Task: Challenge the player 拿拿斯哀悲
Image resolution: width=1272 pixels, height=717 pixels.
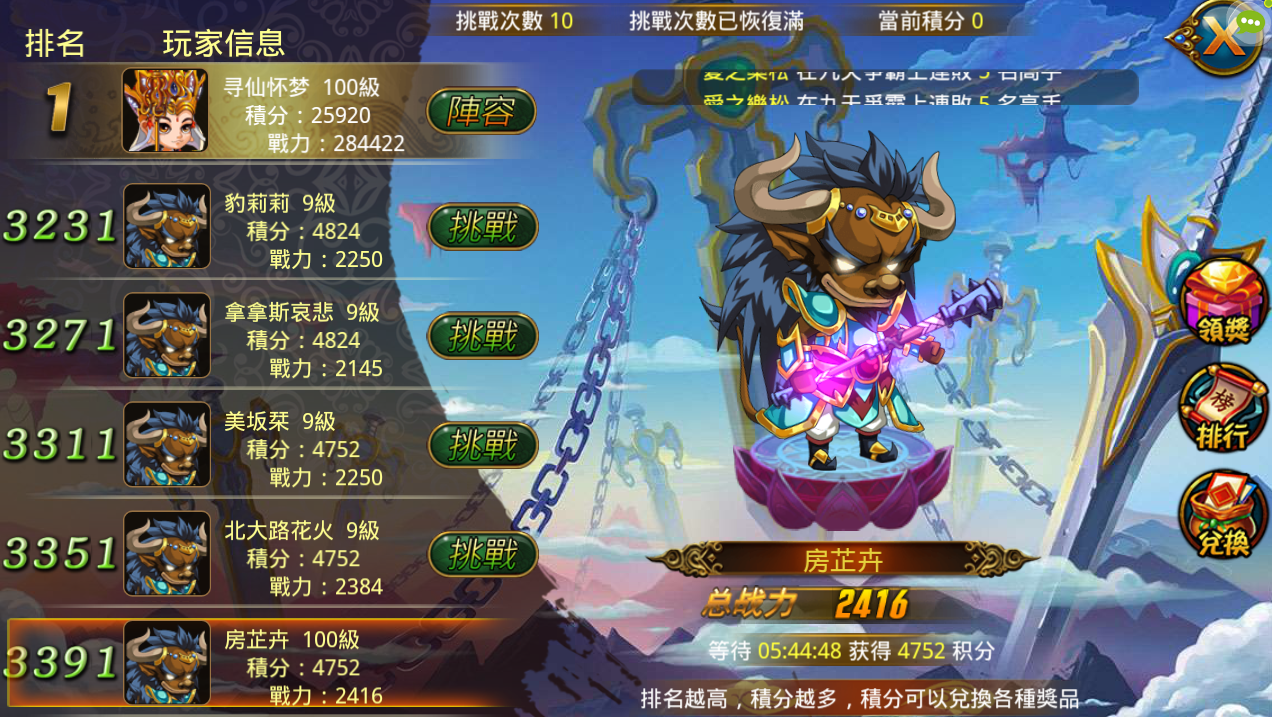Action: (483, 337)
